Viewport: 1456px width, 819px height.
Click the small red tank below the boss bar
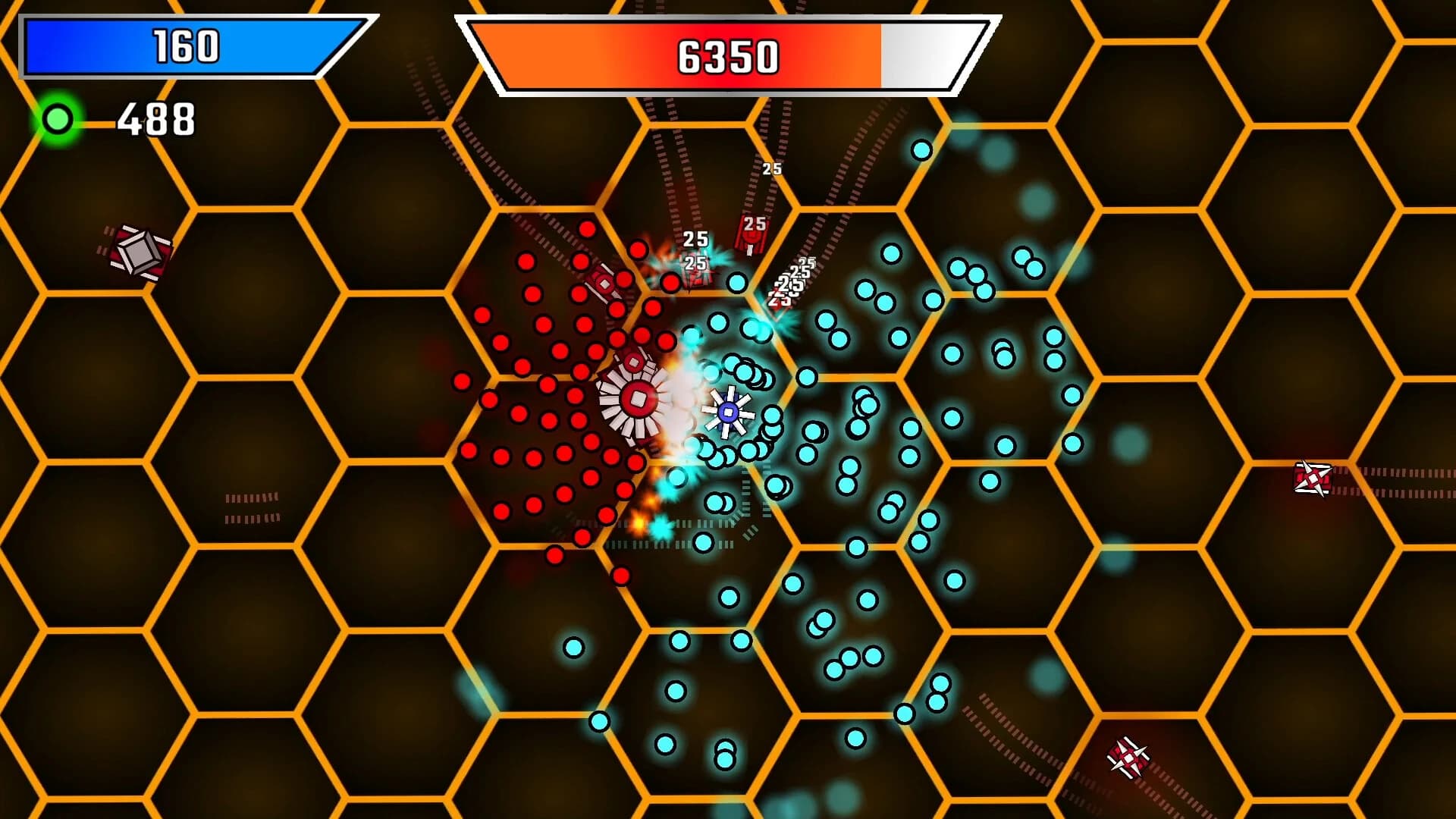(x=603, y=284)
